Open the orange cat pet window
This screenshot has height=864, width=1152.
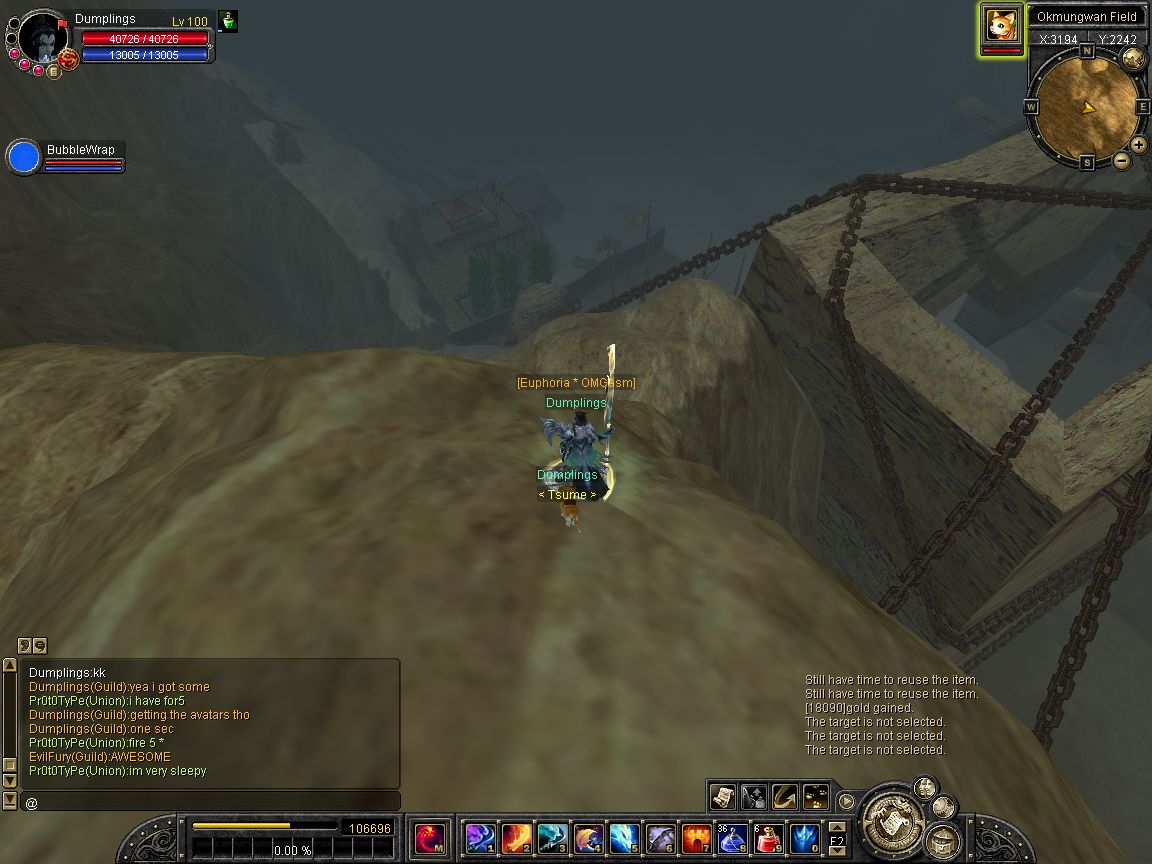1001,24
